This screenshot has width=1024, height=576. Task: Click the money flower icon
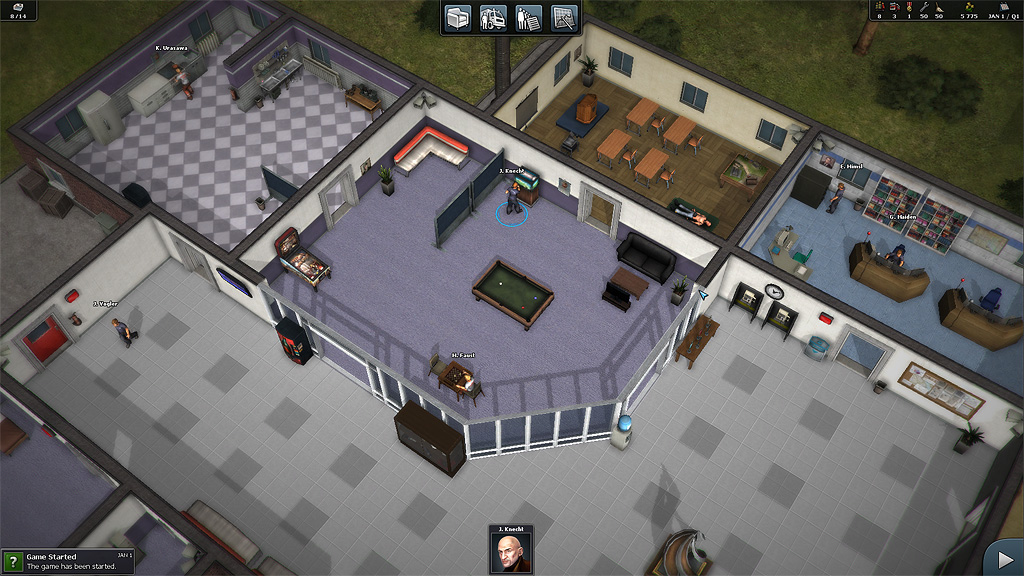(x=969, y=7)
